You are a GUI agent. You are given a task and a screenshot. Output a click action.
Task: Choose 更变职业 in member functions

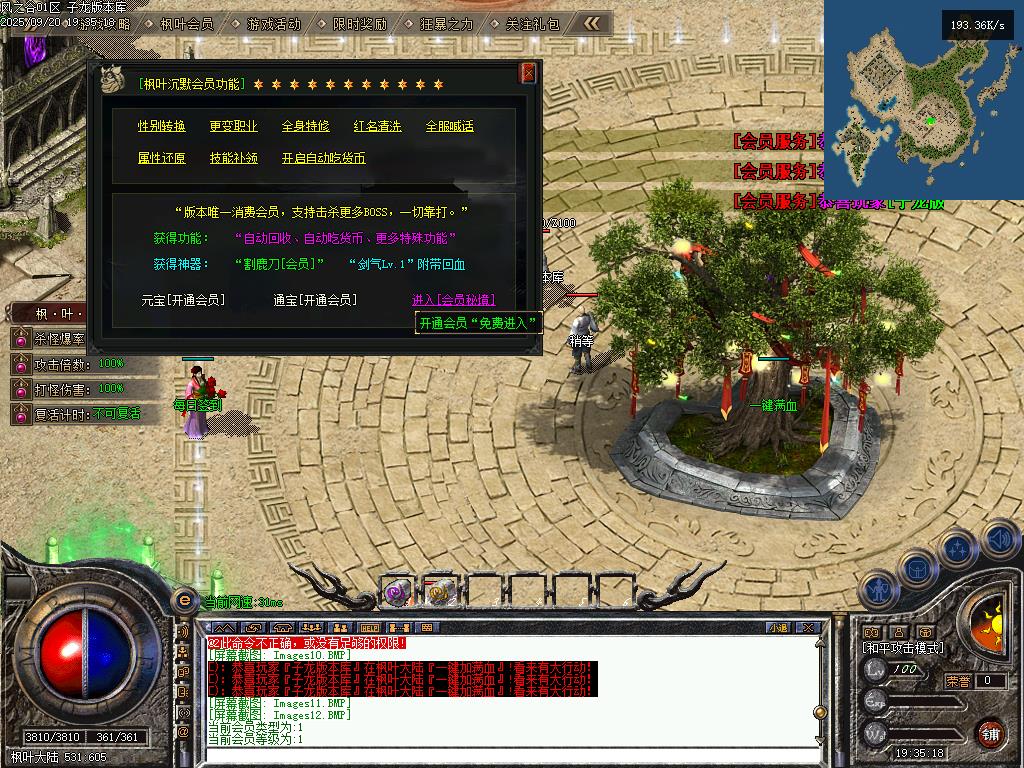point(233,126)
